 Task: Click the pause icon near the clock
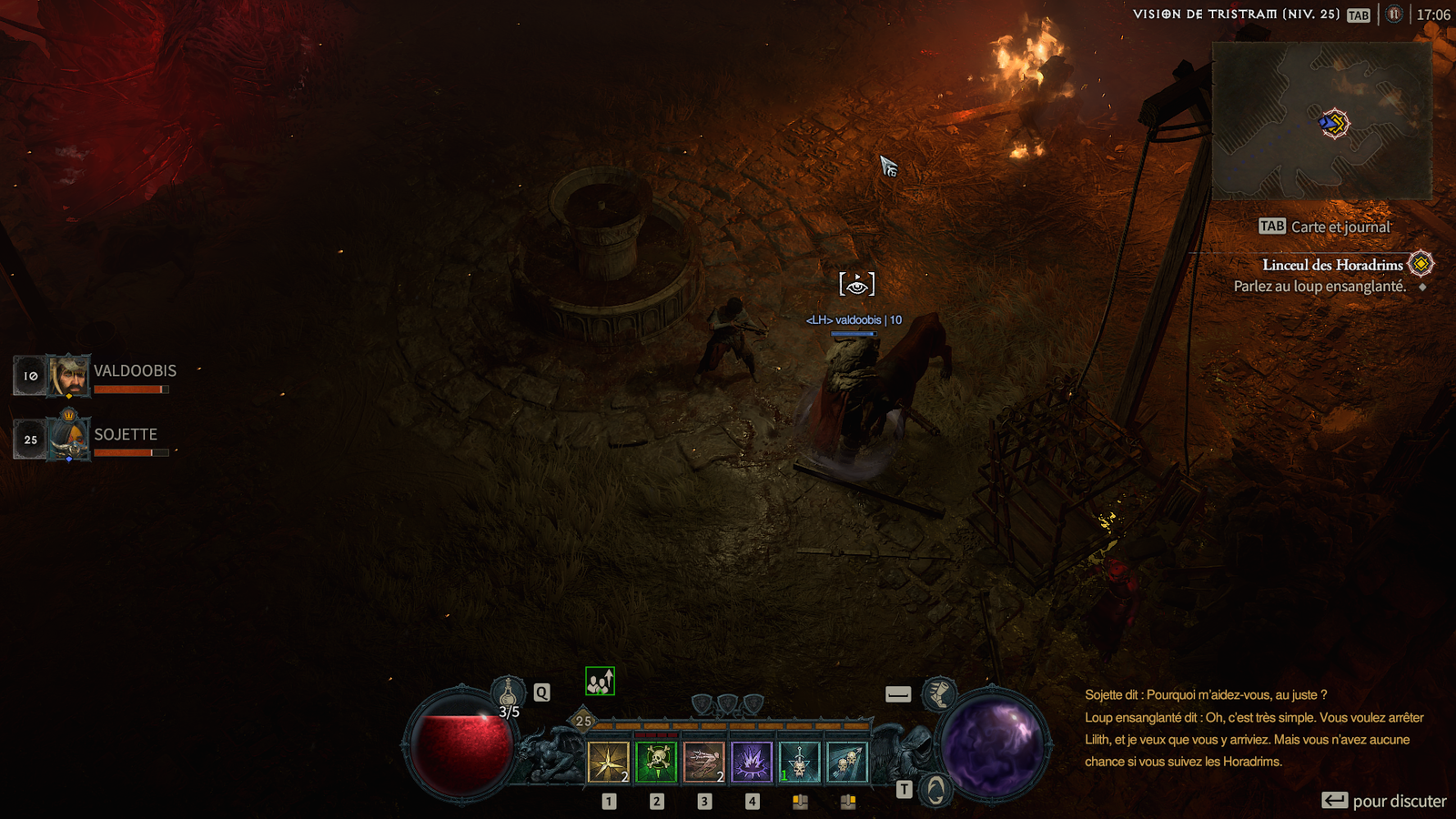(x=1393, y=15)
